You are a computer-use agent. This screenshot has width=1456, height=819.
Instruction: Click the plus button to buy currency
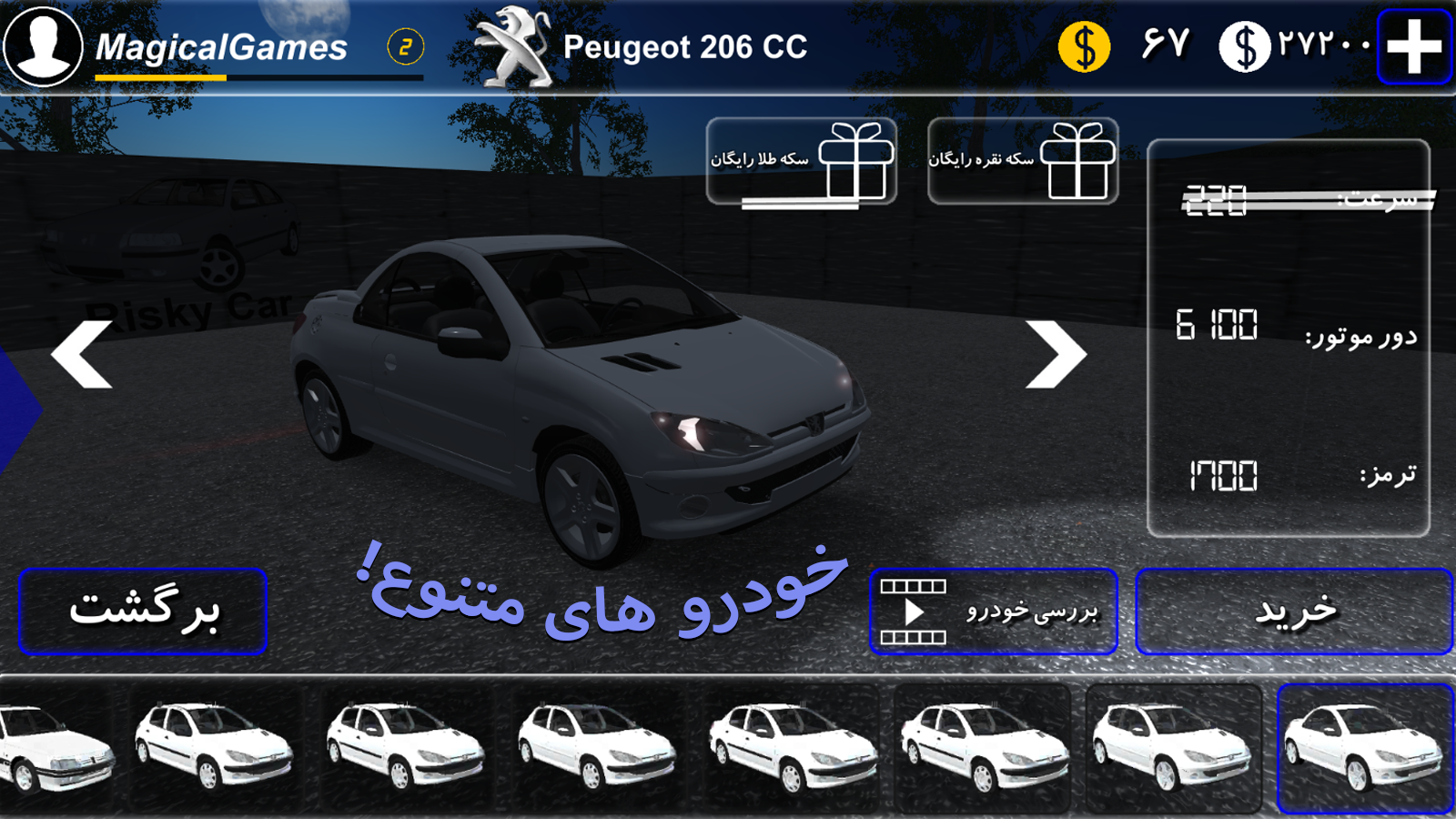click(1414, 45)
